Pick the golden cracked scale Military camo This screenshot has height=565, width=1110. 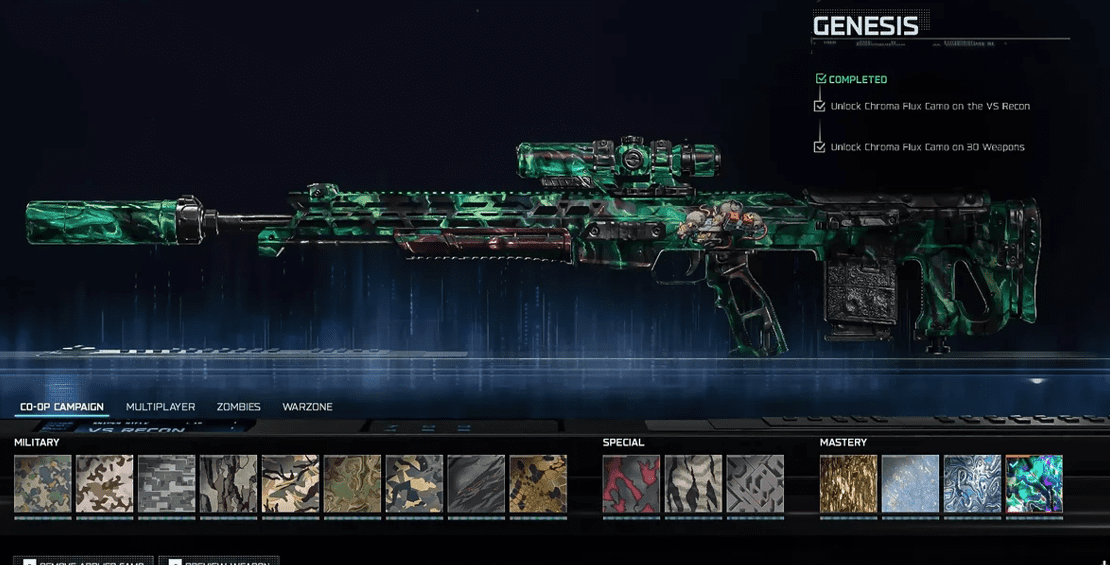pyautogui.click(x=538, y=484)
